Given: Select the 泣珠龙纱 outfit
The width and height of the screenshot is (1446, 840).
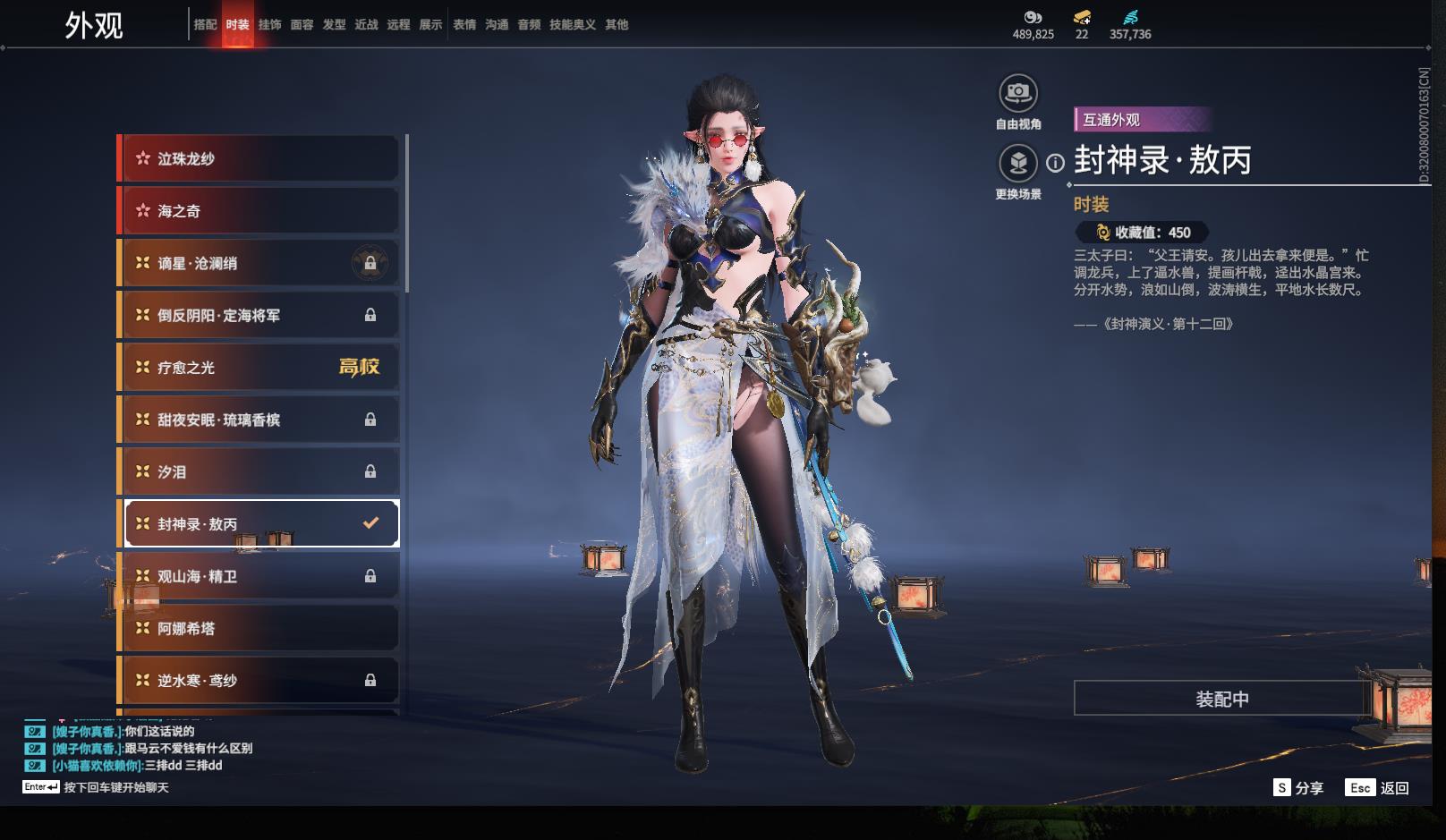Looking at the screenshot, I should point(259,159).
